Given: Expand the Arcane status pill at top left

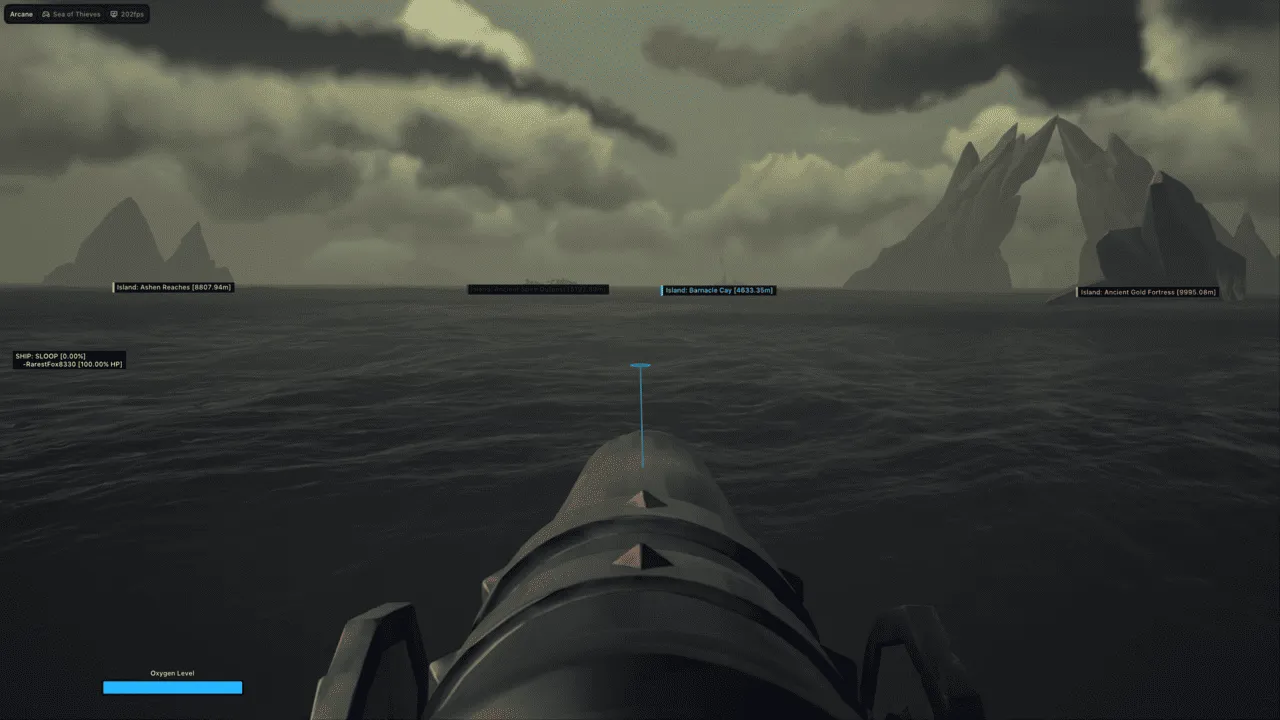Looking at the screenshot, I should click(x=20, y=14).
